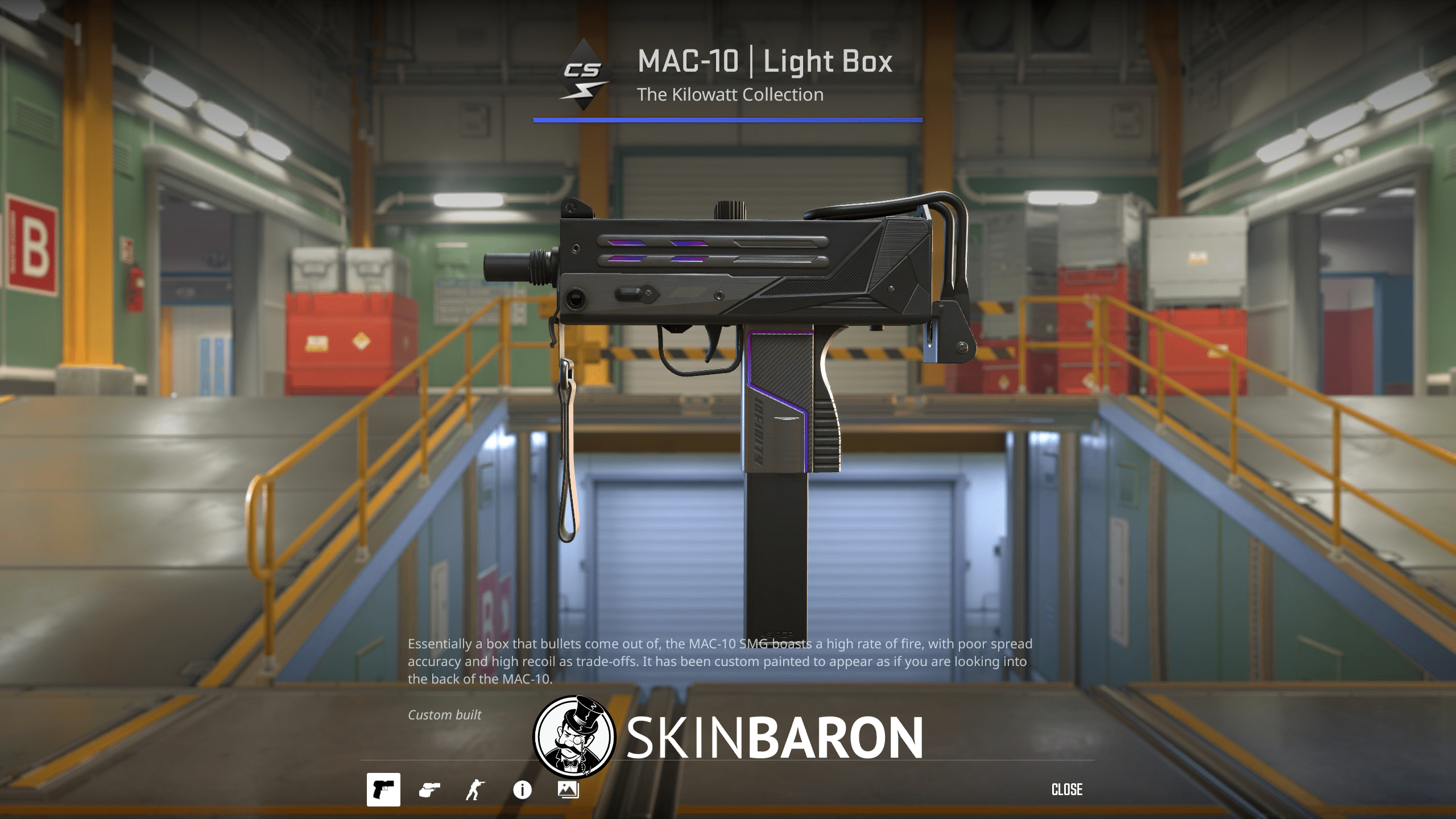Image resolution: width=1456 pixels, height=819 pixels.
Task: Toggle the map background display
Action: 569,789
